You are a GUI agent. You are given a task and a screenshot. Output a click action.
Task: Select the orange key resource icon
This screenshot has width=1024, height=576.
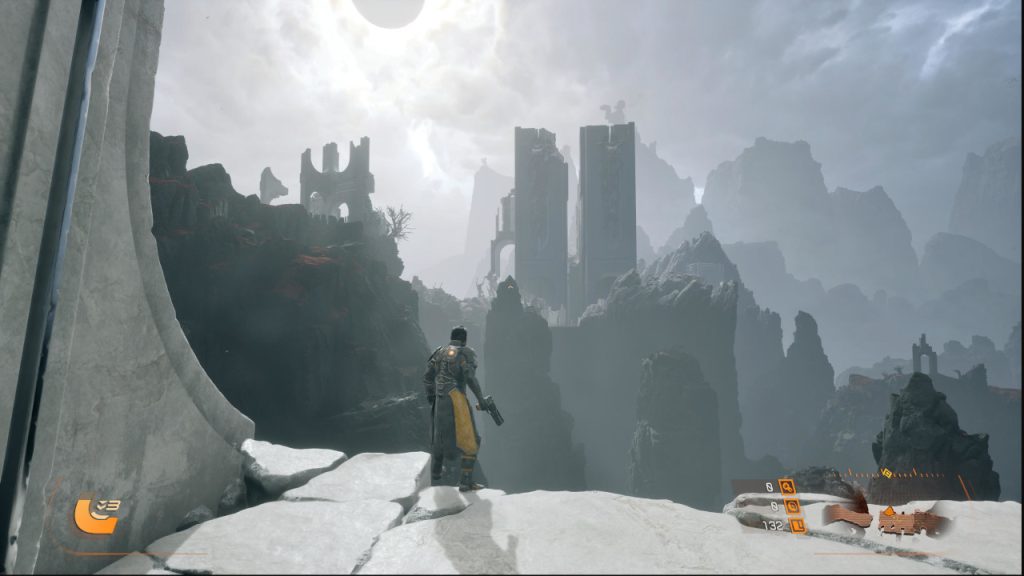787,487
